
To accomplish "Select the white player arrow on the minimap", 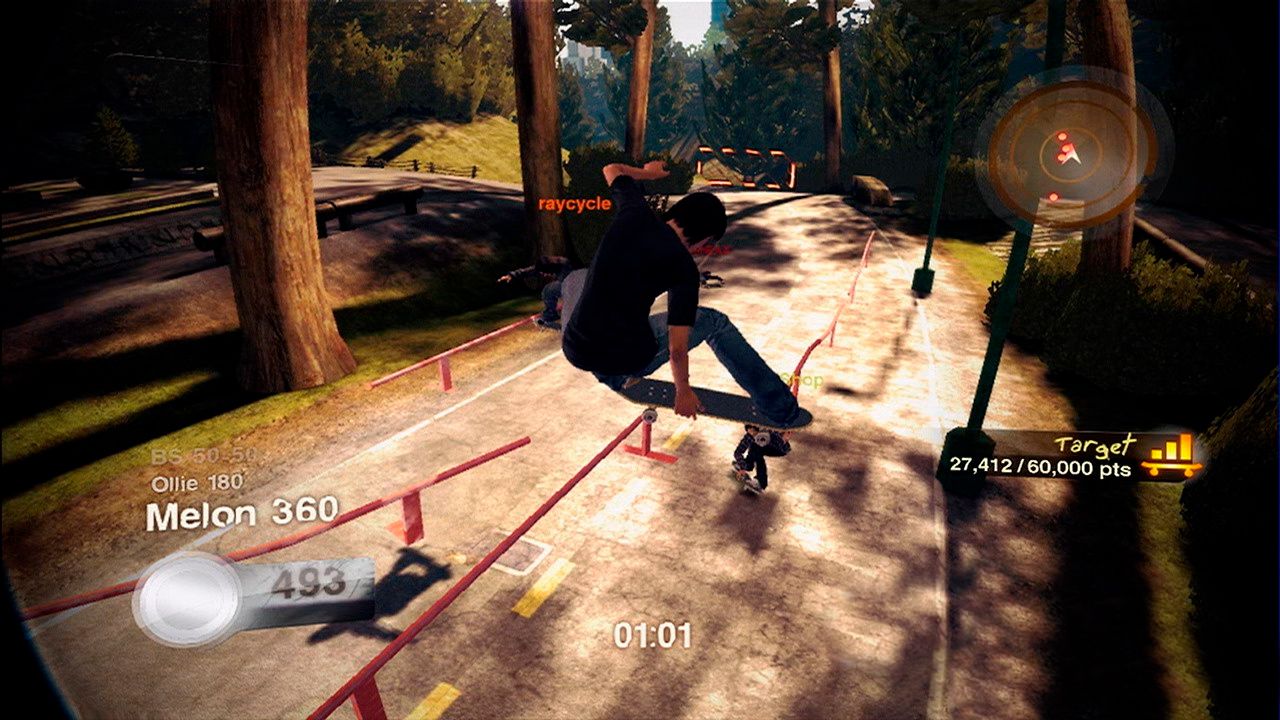I will pyautogui.click(x=1074, y=158).
